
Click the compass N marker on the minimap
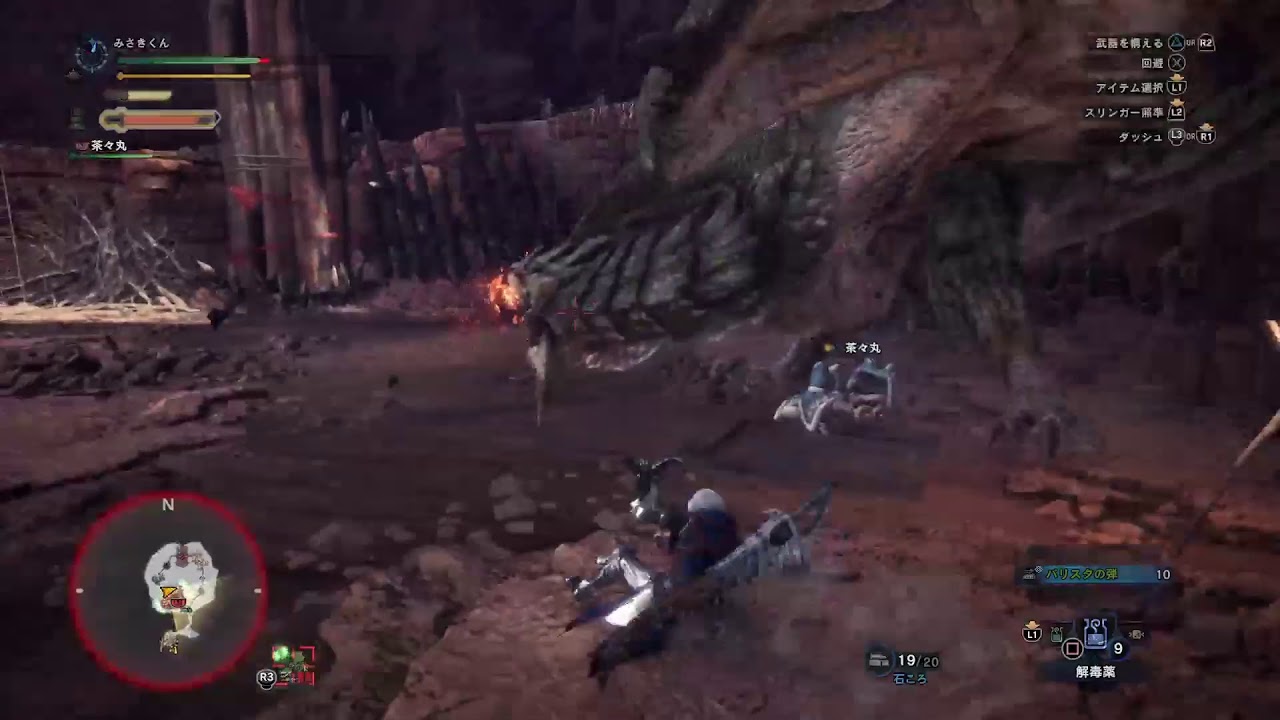pyautogui.click(x=167, y=505)
